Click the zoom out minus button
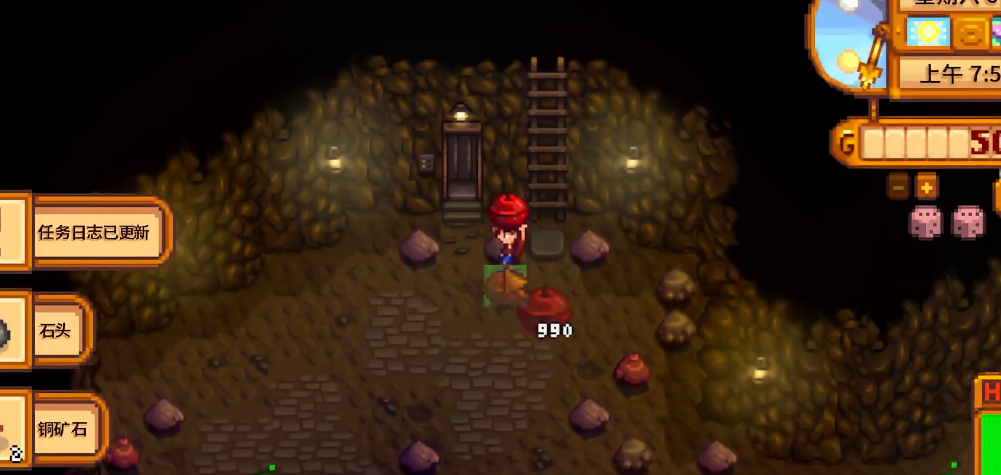Screen dimensions: 1001x475 point(898,186)
